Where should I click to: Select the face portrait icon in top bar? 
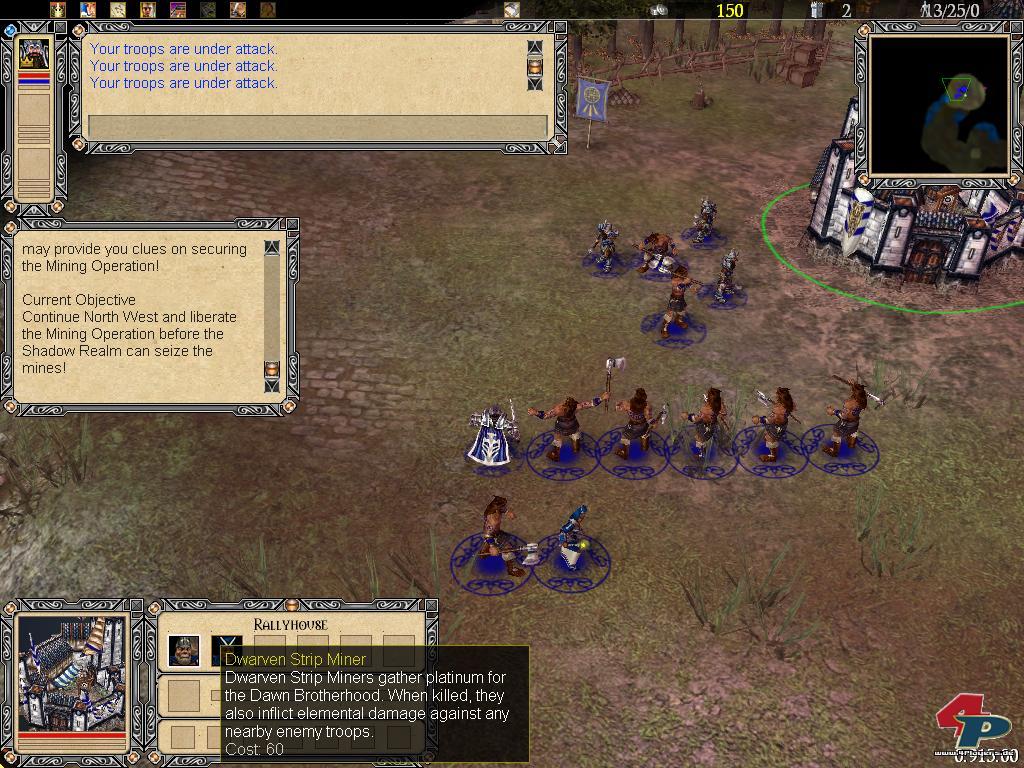[148, 10]
